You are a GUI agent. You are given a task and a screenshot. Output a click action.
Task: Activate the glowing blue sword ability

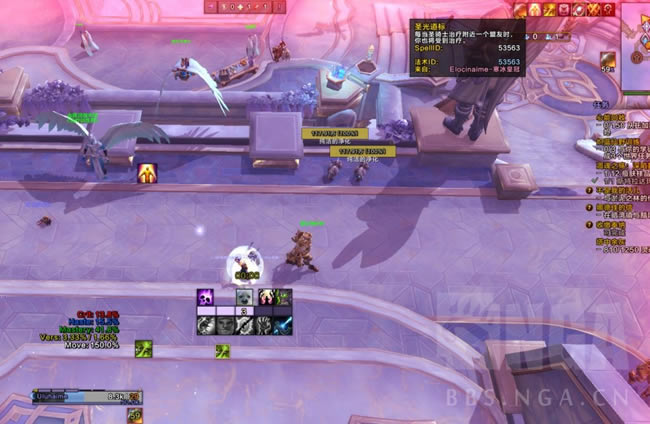tap(283, 325)
